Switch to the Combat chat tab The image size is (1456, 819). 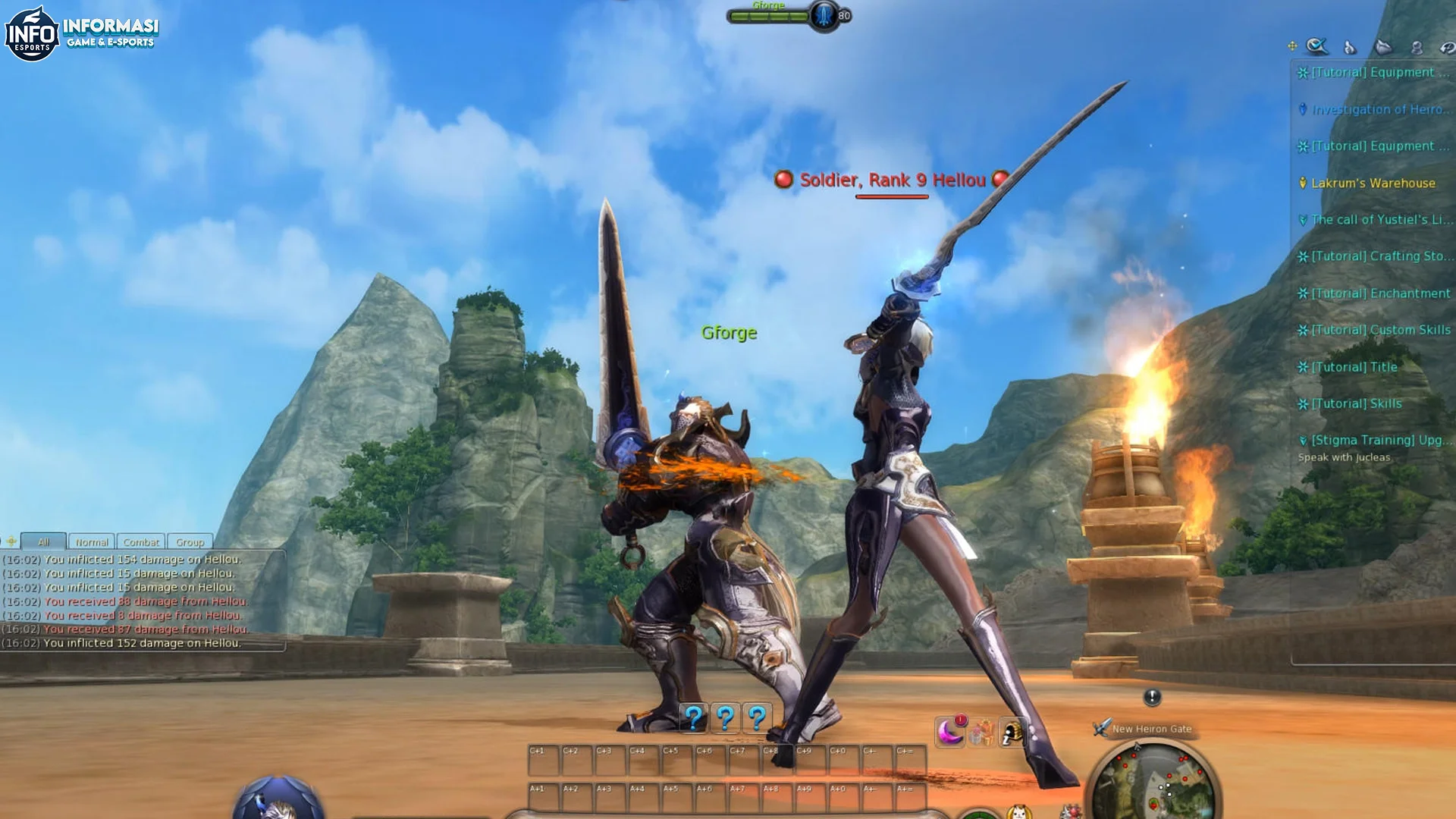[x=141, y=542]
